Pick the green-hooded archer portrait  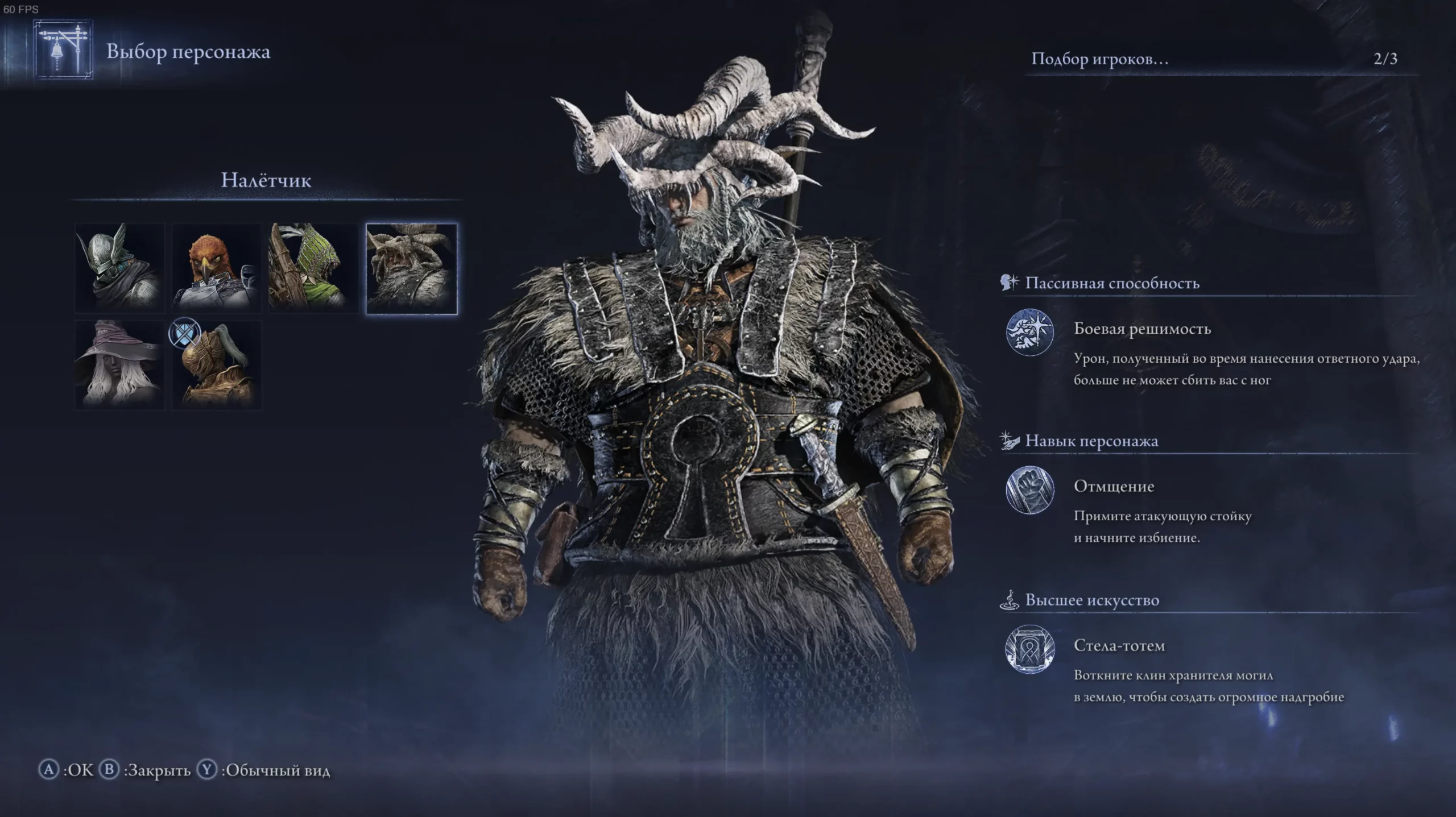click(313, 268)
